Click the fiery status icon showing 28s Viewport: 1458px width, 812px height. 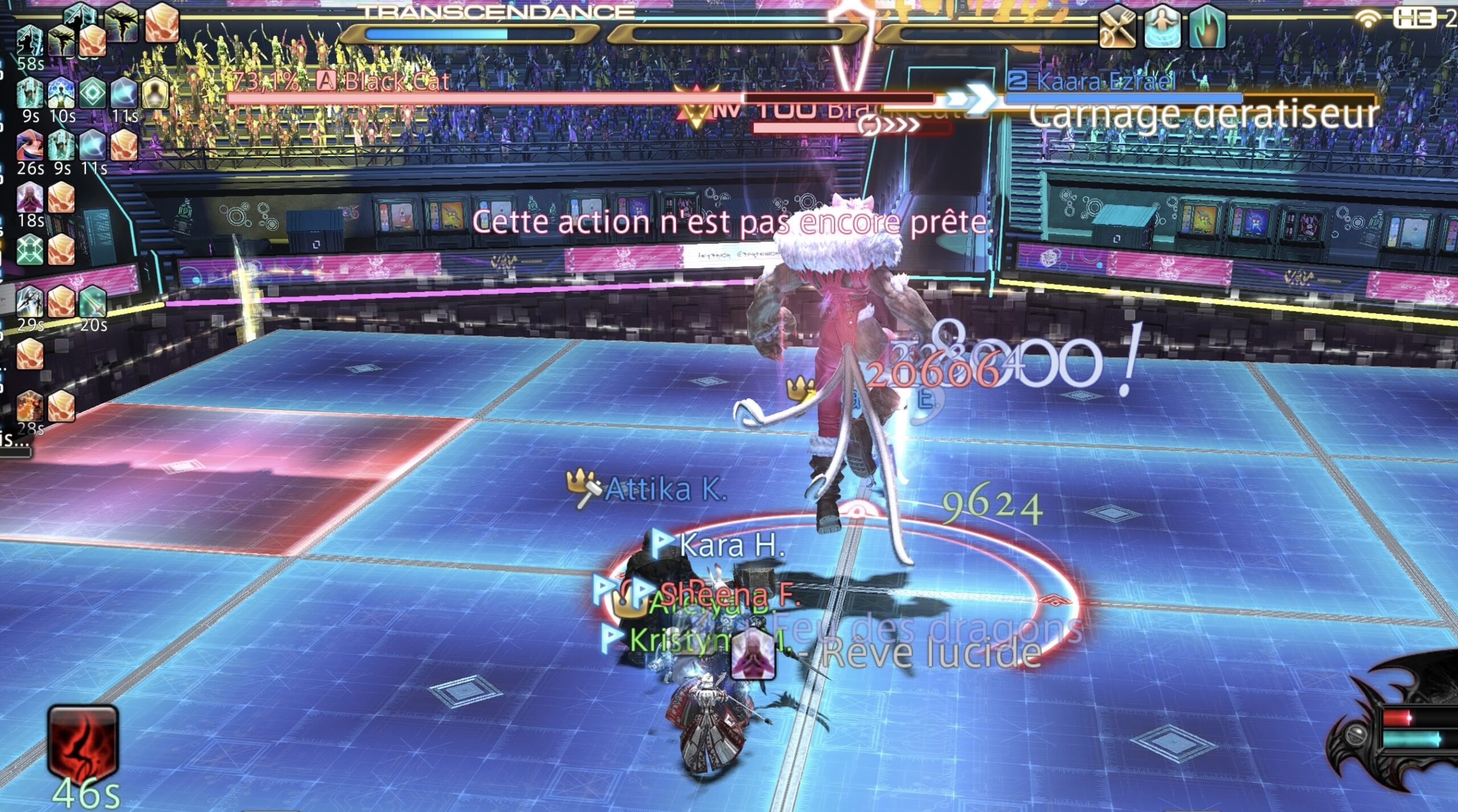(x=30, y=405)
